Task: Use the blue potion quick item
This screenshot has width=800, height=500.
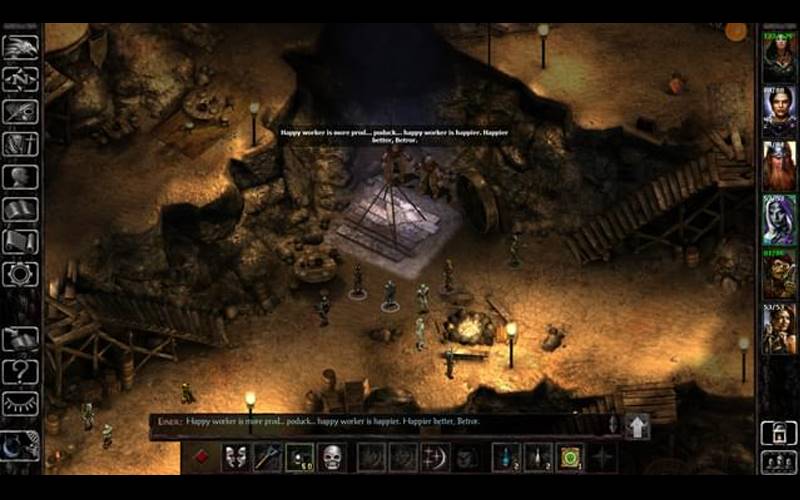Action: [x=507, y=457]
